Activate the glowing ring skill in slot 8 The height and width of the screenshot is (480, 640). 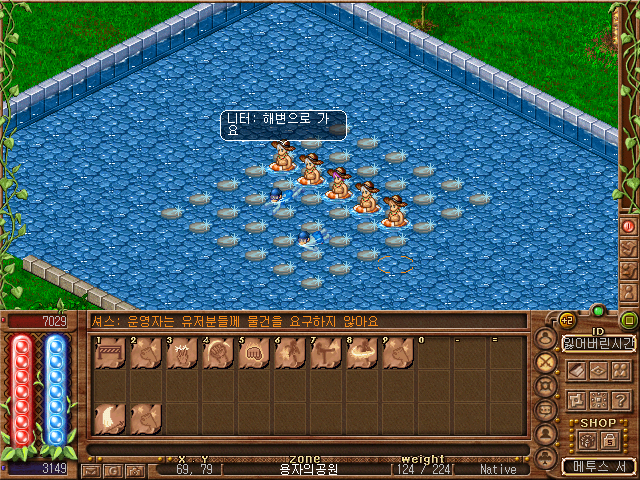pos(361,353)
